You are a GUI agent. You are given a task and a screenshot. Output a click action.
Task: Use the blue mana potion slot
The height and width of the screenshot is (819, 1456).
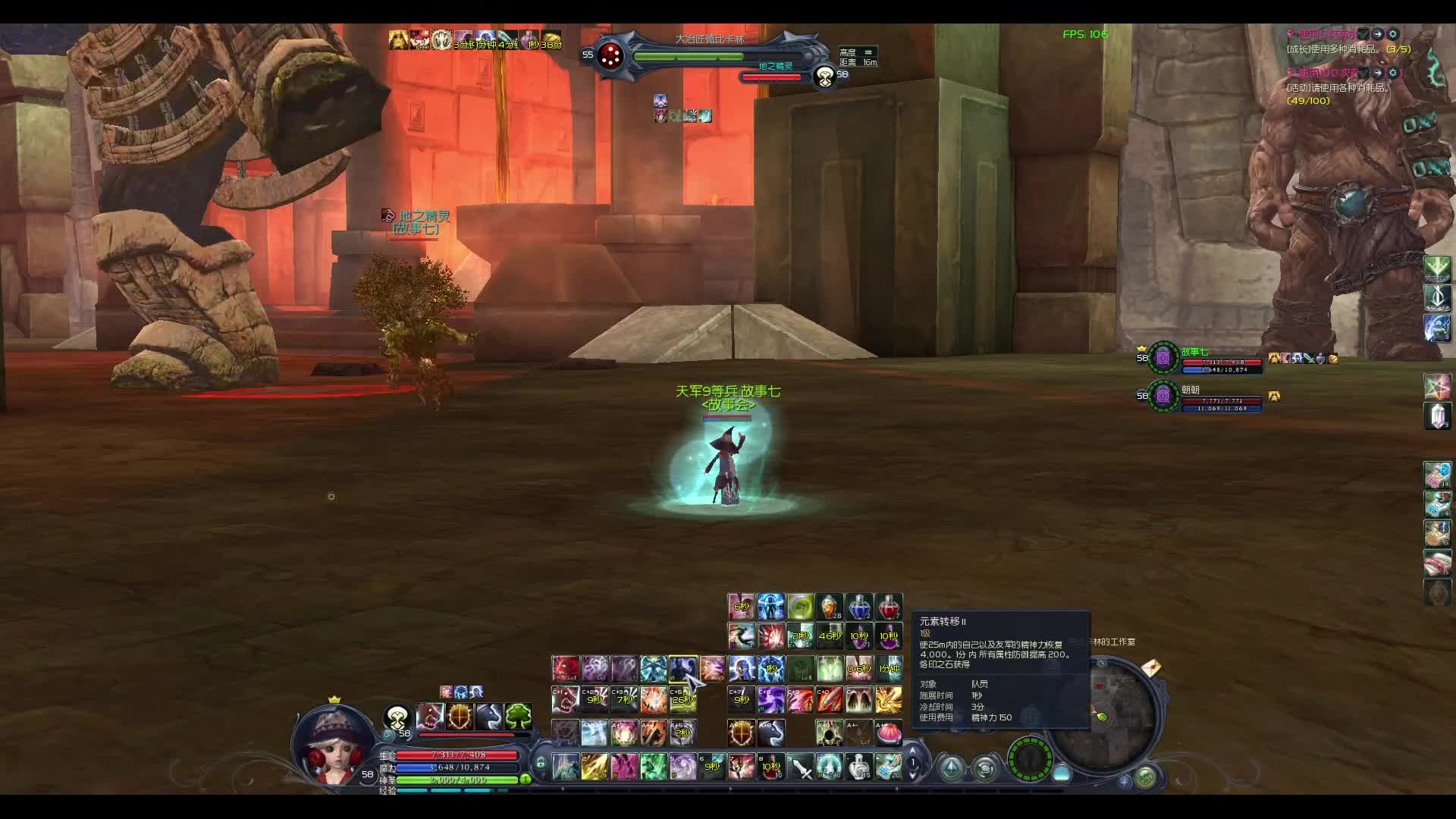click(859, 607)
